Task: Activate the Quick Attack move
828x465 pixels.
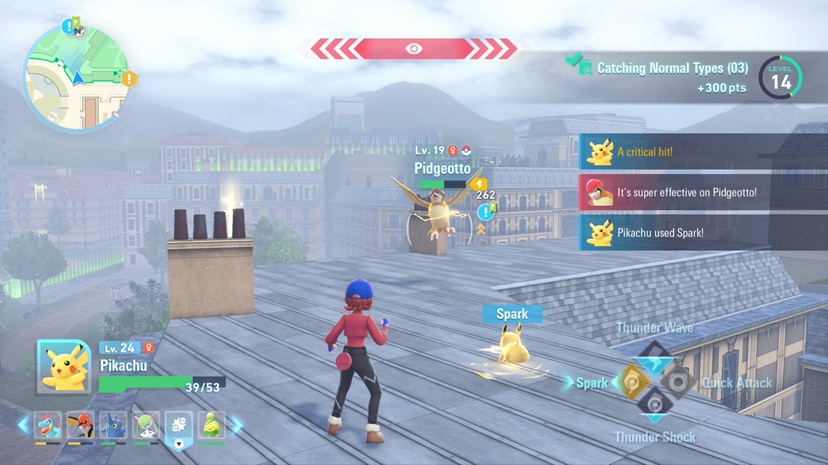Action: pyautogui.click(x=678, y=381)
